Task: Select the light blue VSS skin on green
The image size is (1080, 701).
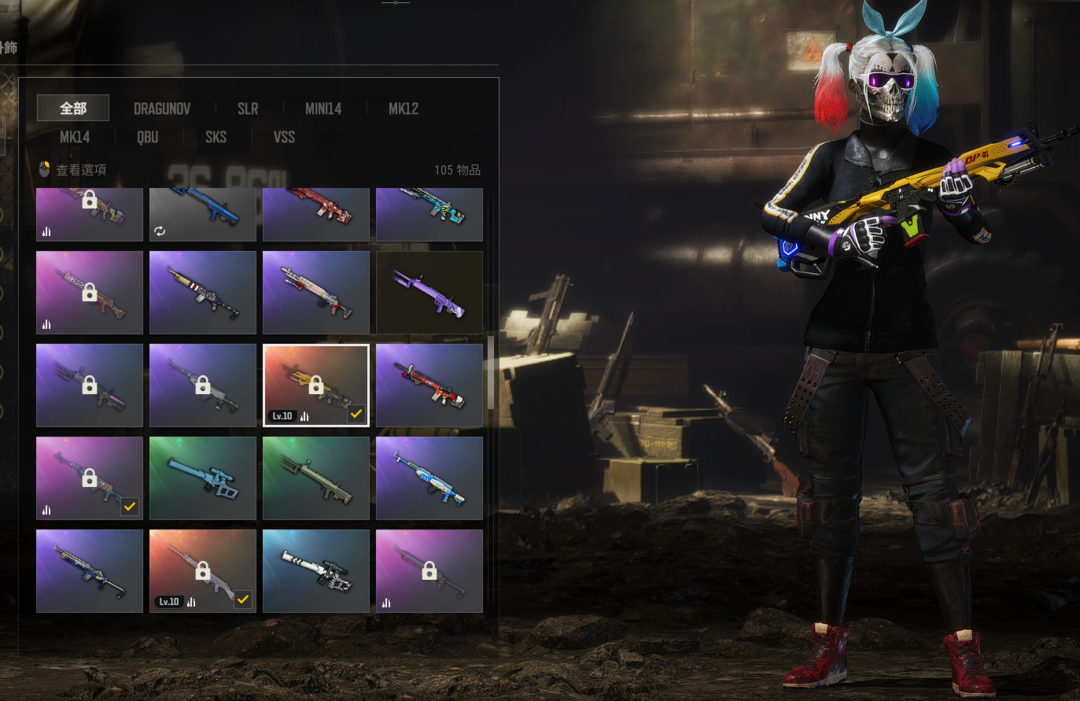Action: (x=203, y=478)
